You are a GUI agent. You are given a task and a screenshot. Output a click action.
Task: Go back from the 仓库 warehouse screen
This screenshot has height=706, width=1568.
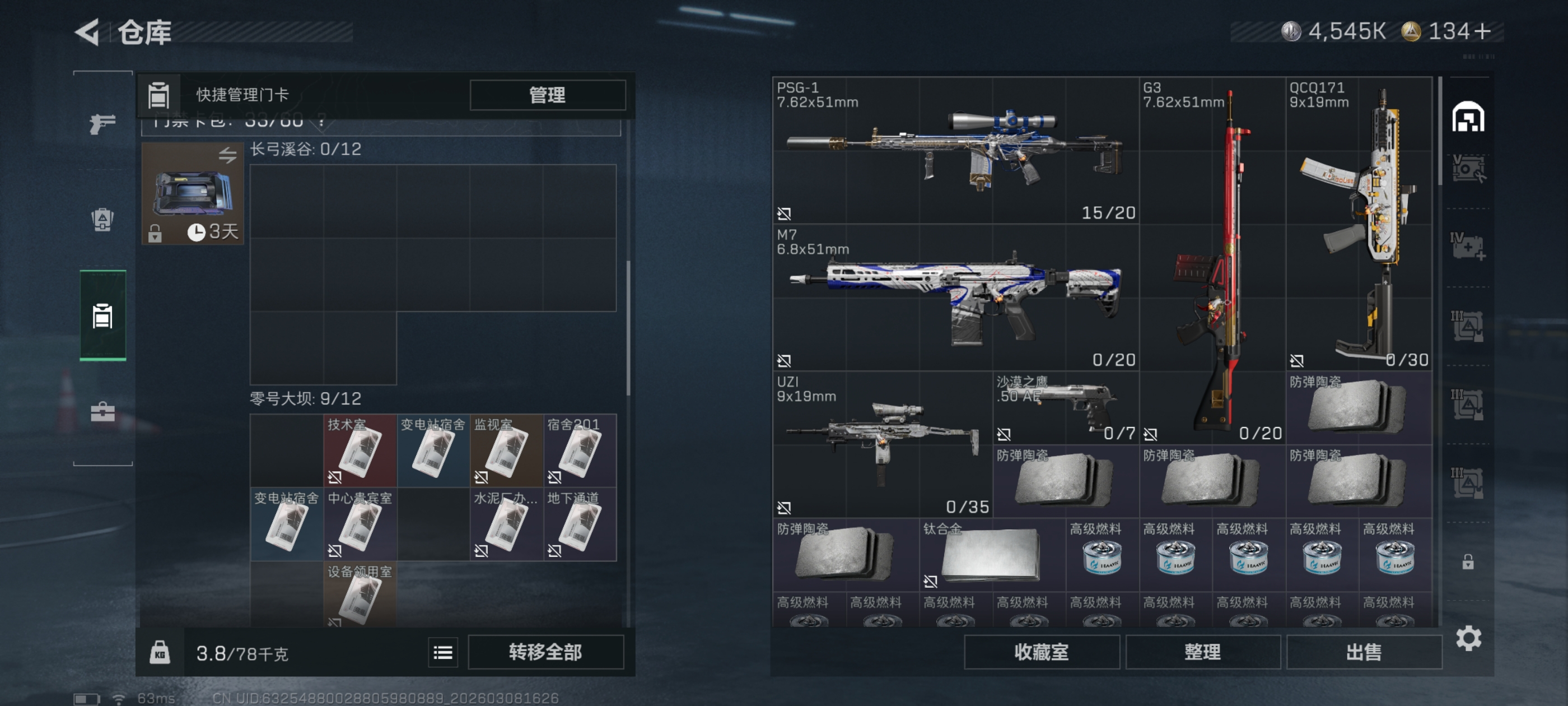[87, 32]
